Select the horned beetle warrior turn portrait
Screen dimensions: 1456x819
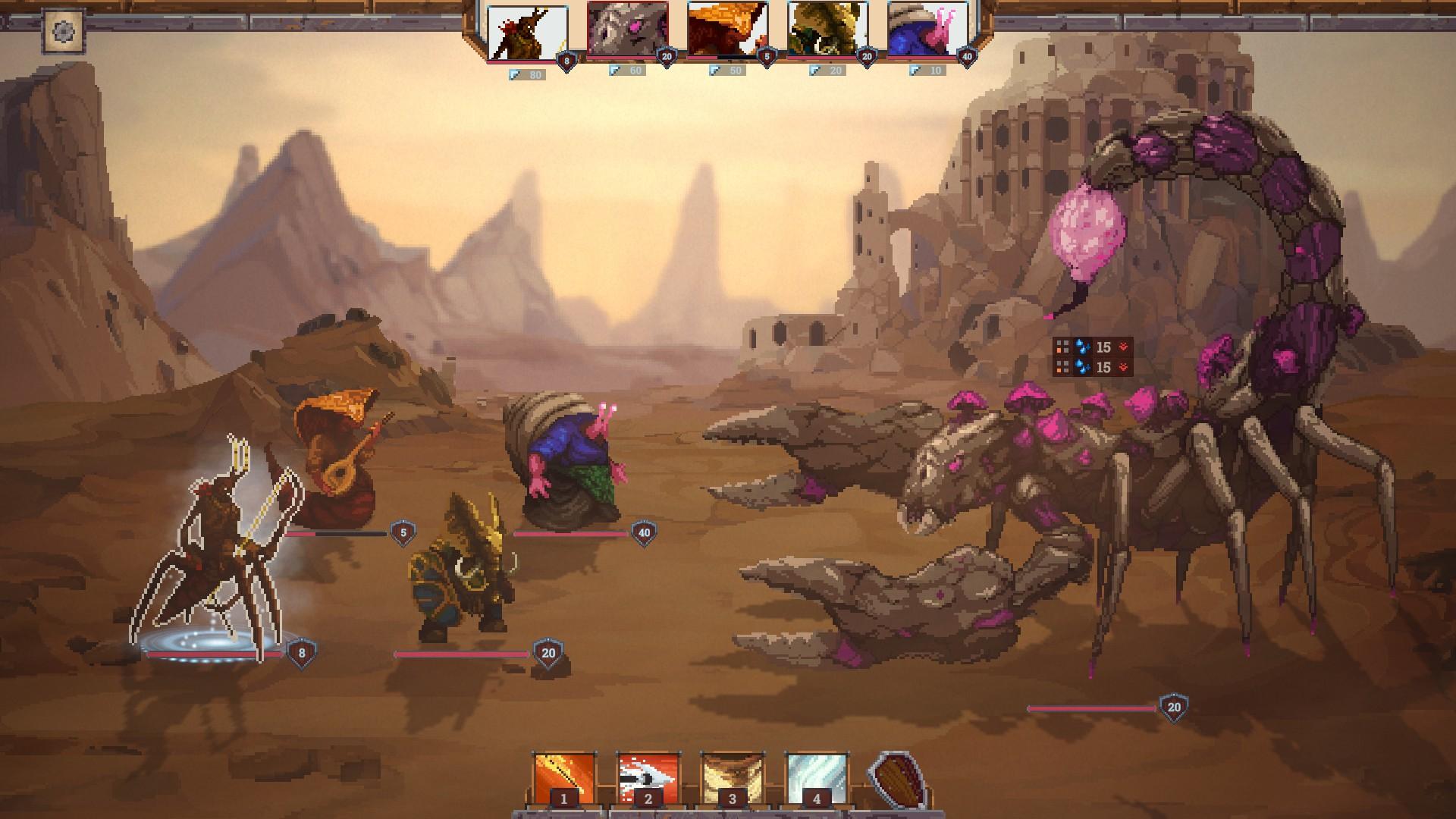pos(527,32)
